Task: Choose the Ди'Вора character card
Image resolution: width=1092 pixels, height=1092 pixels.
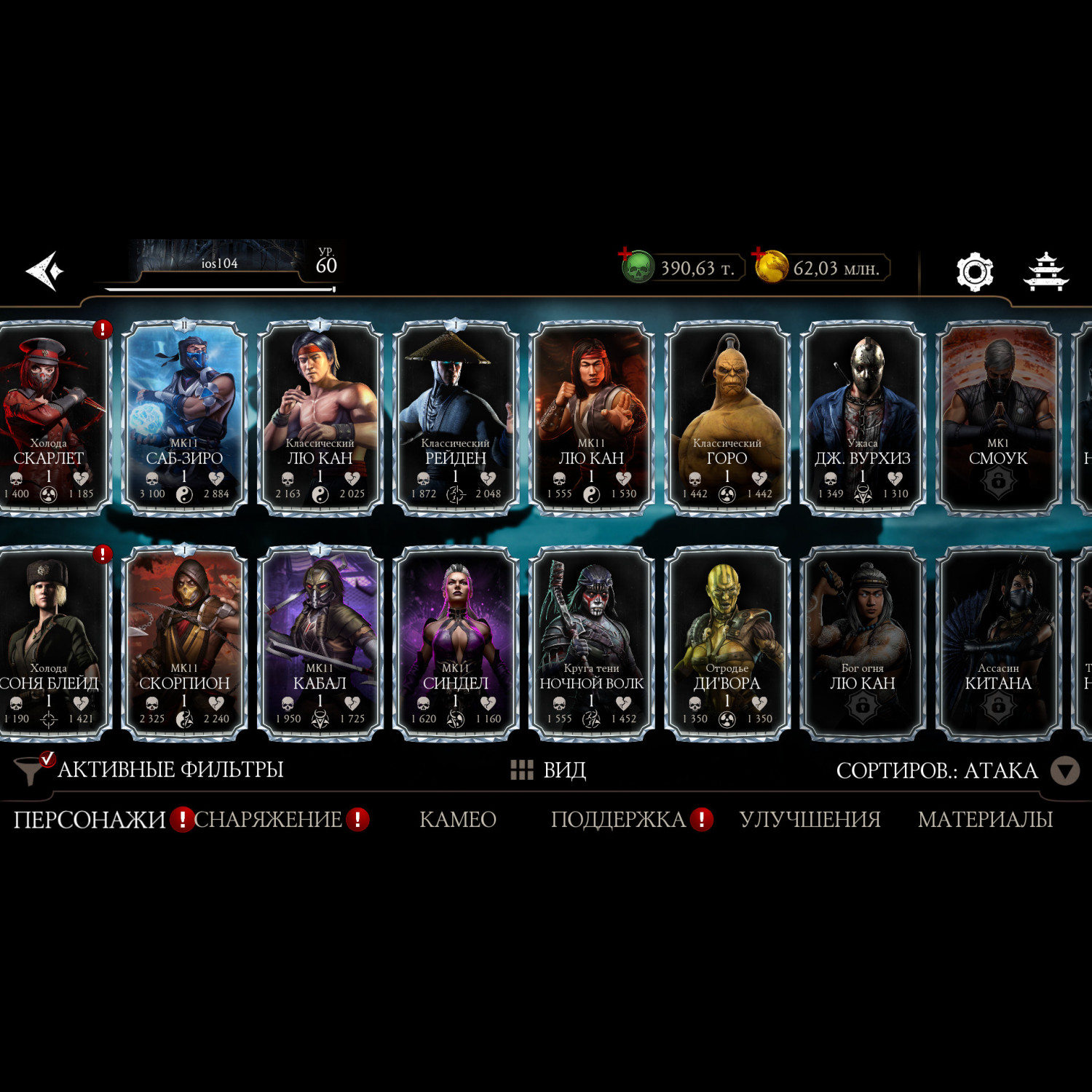Action: 727,644
